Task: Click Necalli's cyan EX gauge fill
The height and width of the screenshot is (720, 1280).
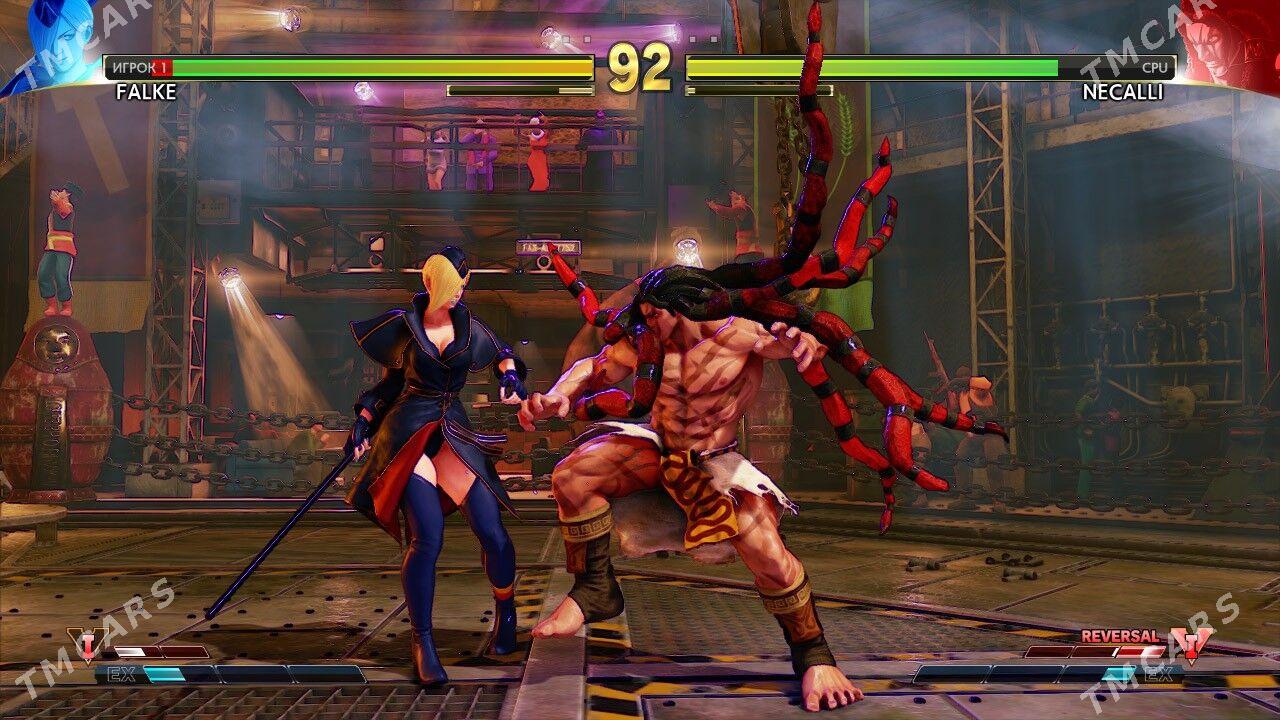Action: pyautogui.click(x=1118, y=673)
